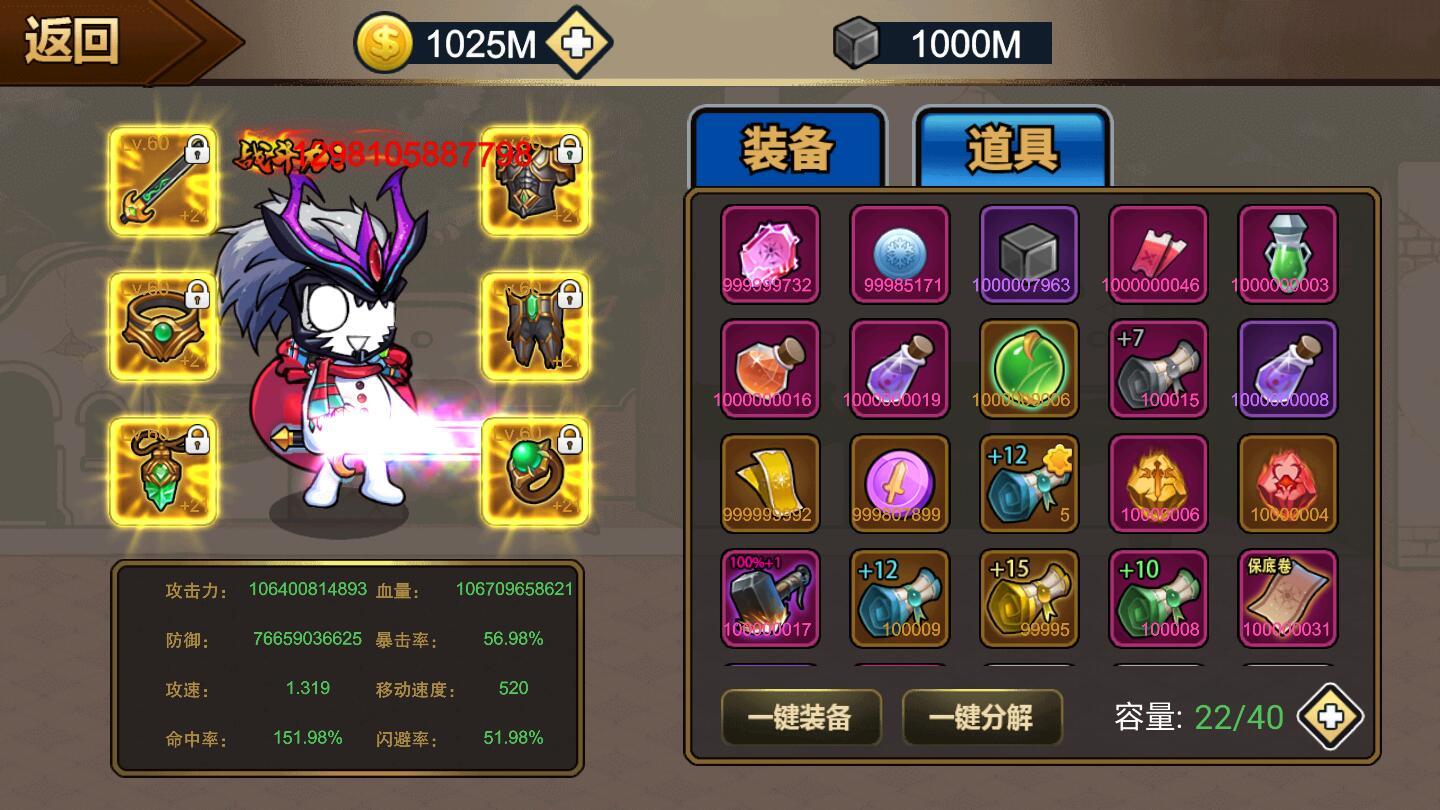
Task: Select the orange potion bottle
Action: [x=770, y=370]
